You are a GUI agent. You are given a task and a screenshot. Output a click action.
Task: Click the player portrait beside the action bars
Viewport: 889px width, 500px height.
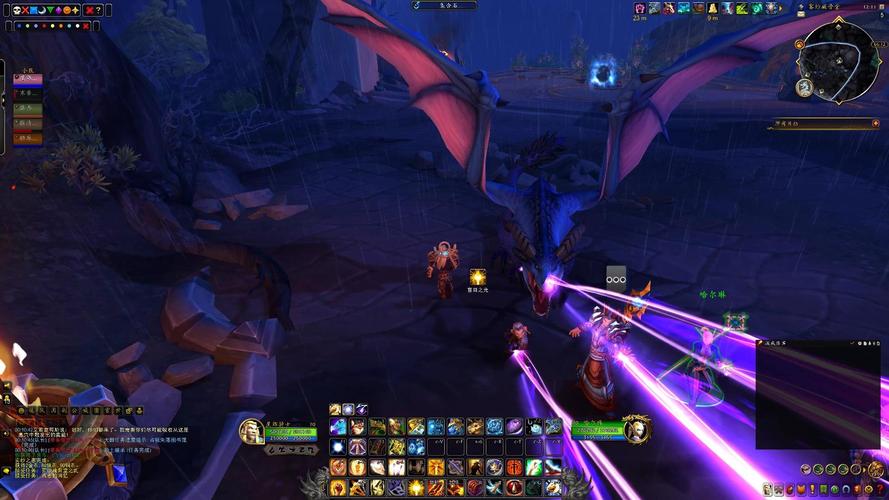tap(251, 431)
